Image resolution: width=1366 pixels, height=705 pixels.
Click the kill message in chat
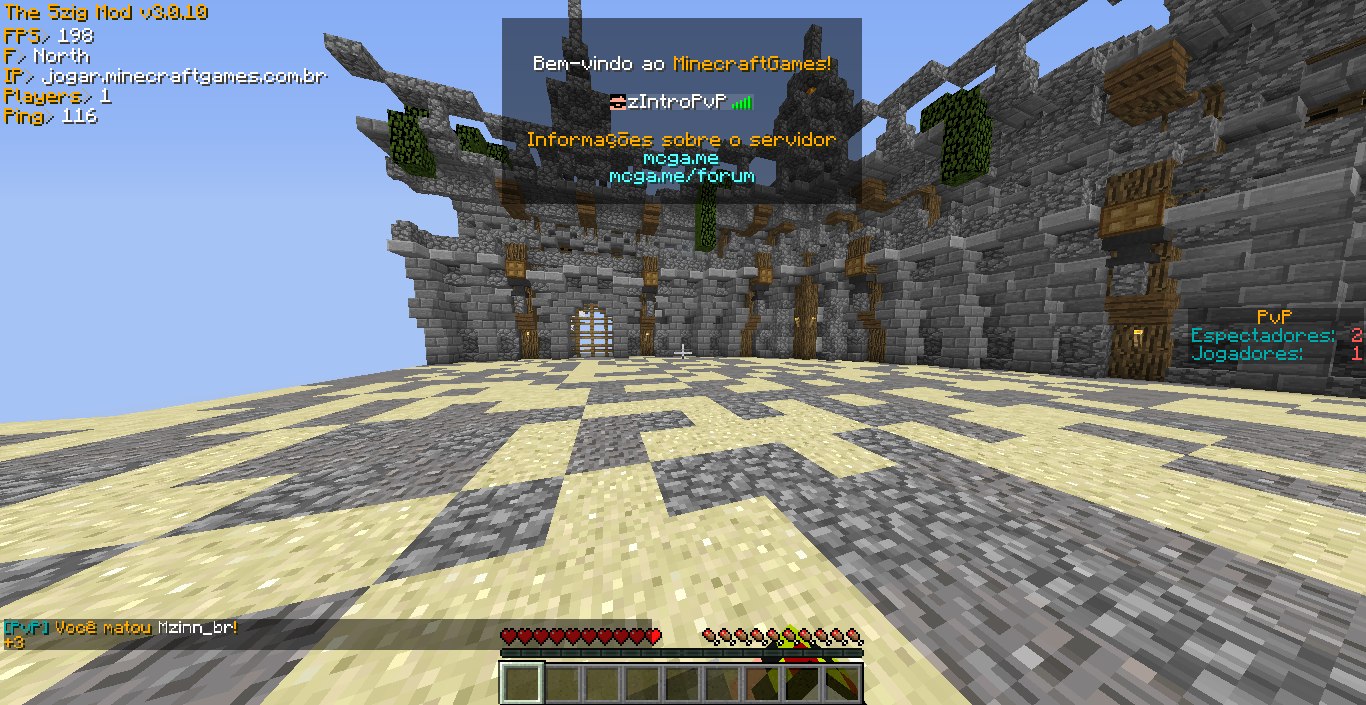[121, 628]
